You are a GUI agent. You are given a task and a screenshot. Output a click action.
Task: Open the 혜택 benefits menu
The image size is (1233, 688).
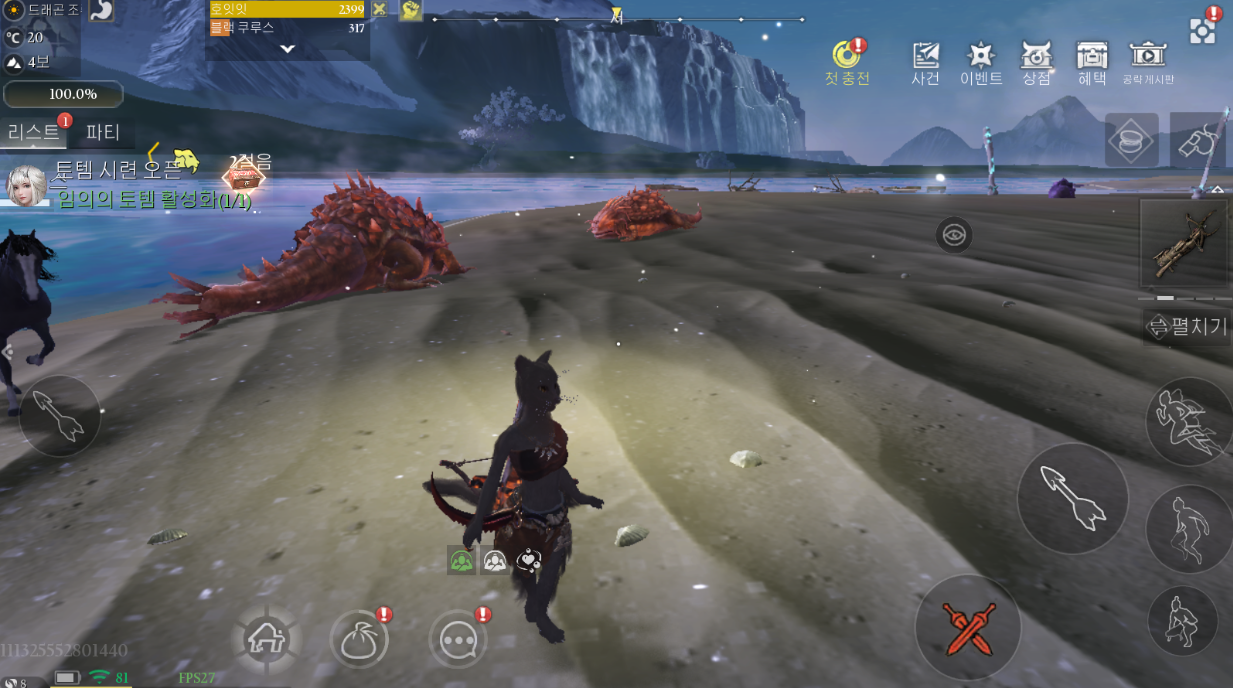click(1091, 61)
